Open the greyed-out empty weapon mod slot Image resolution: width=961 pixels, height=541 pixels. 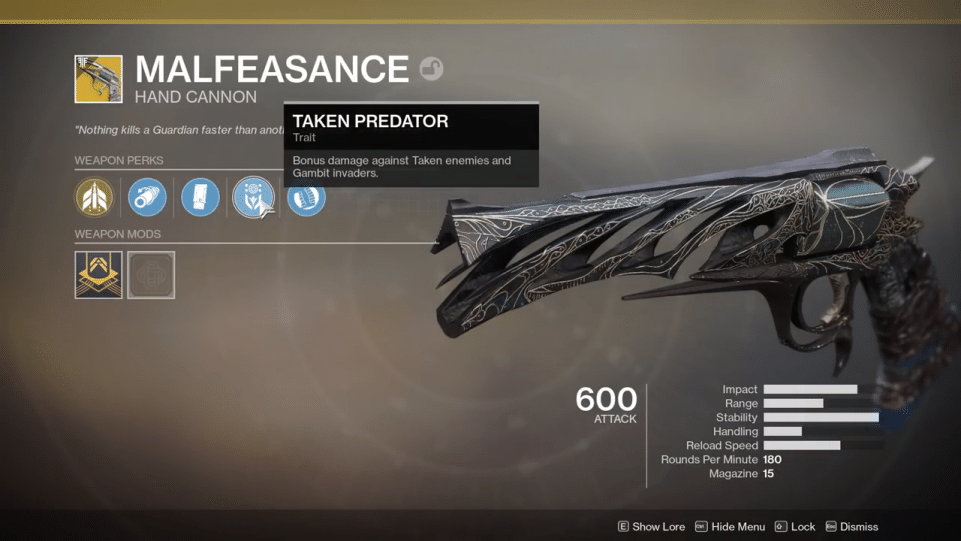click(x=151, y=275)
